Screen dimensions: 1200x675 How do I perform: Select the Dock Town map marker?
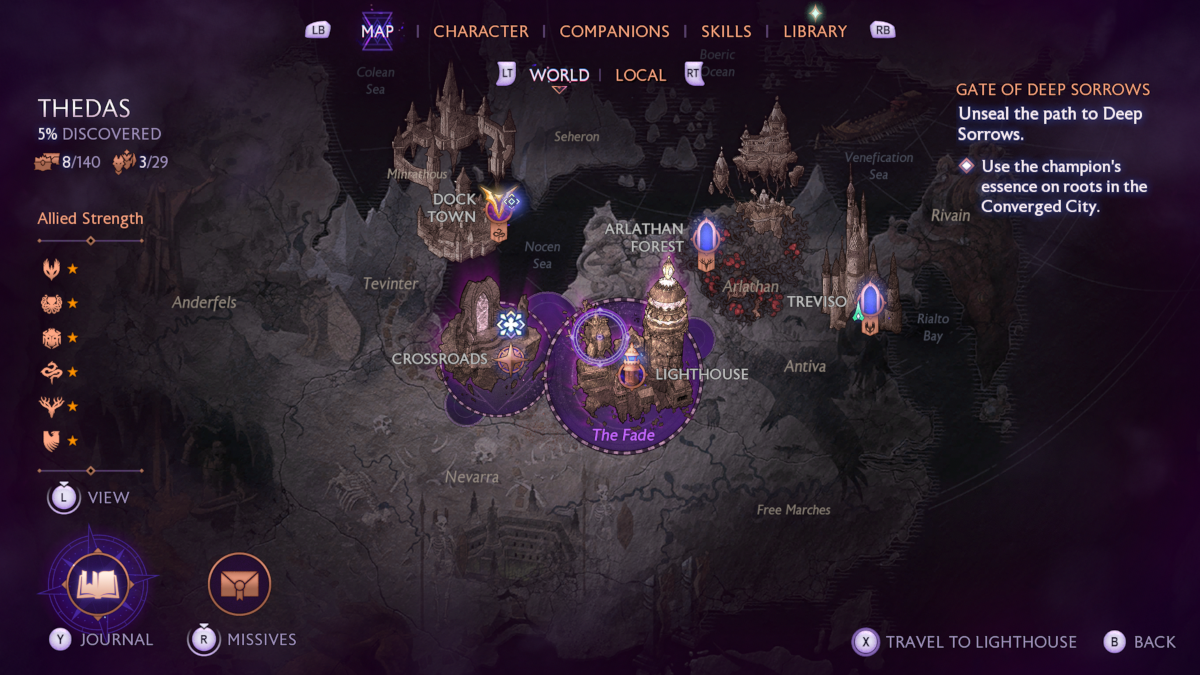498,205
